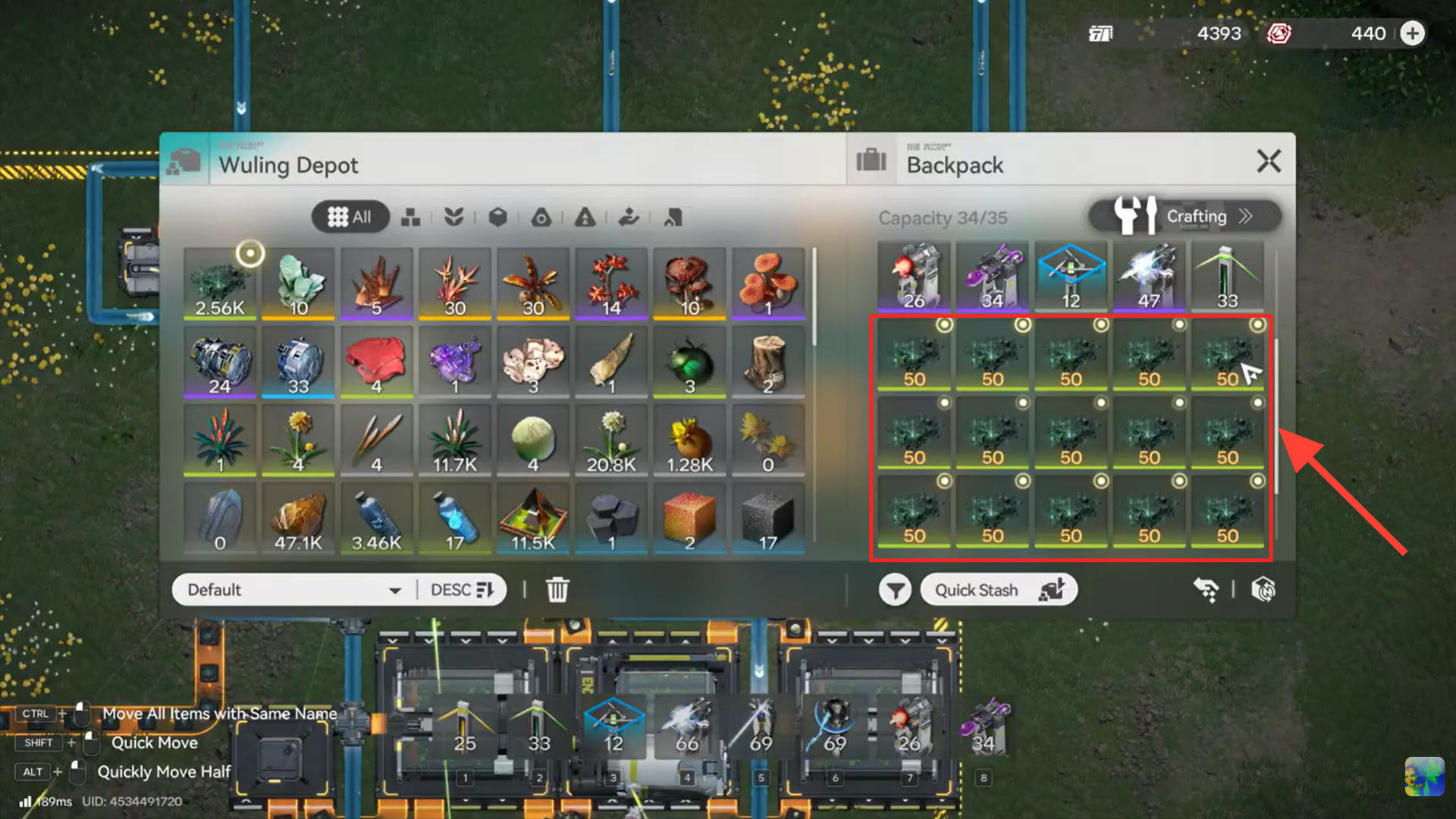Switch to the Backpack tab
1456x819 pixels.
pos(955,165)
